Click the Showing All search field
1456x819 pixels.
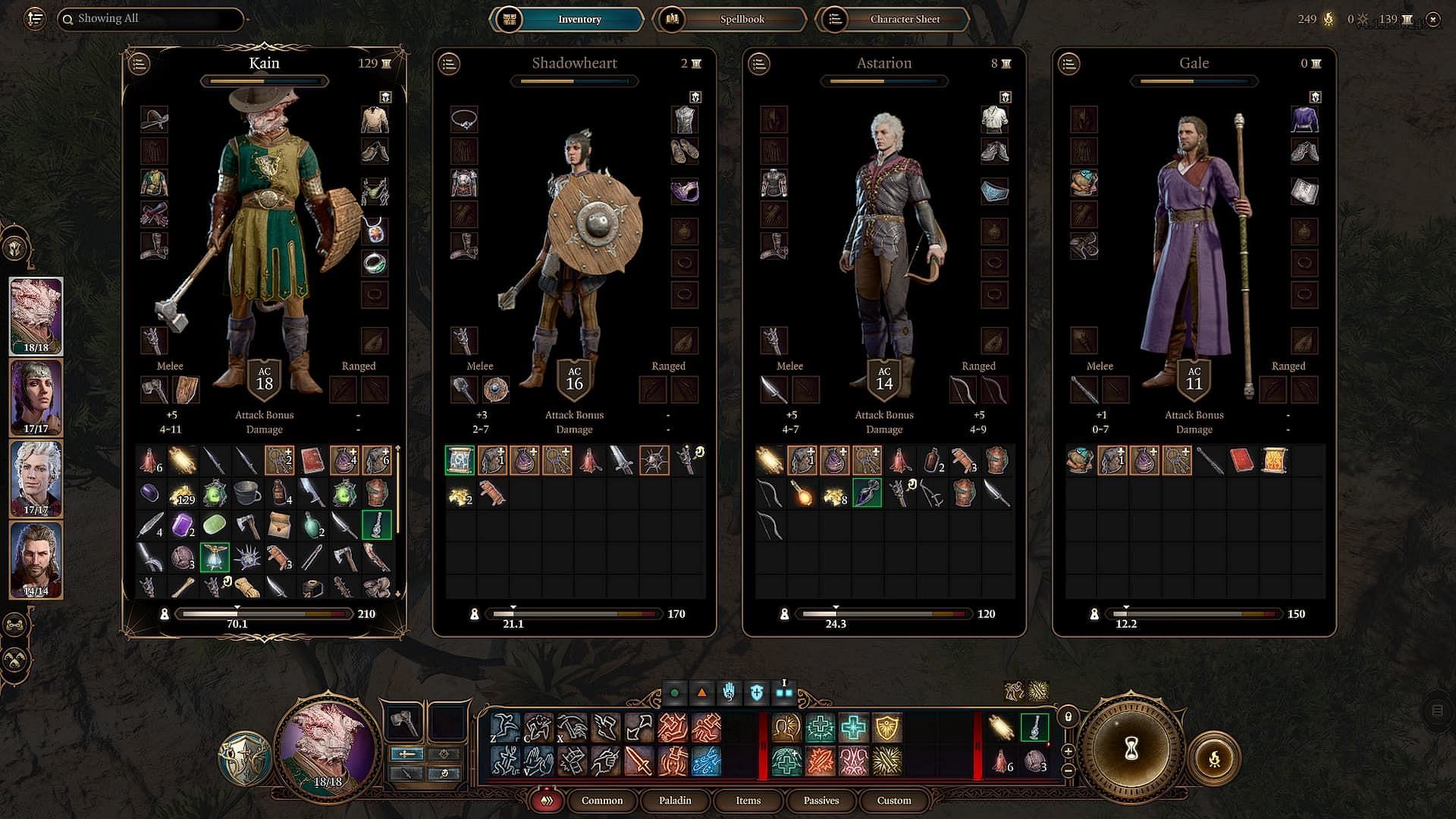[152, 19]
